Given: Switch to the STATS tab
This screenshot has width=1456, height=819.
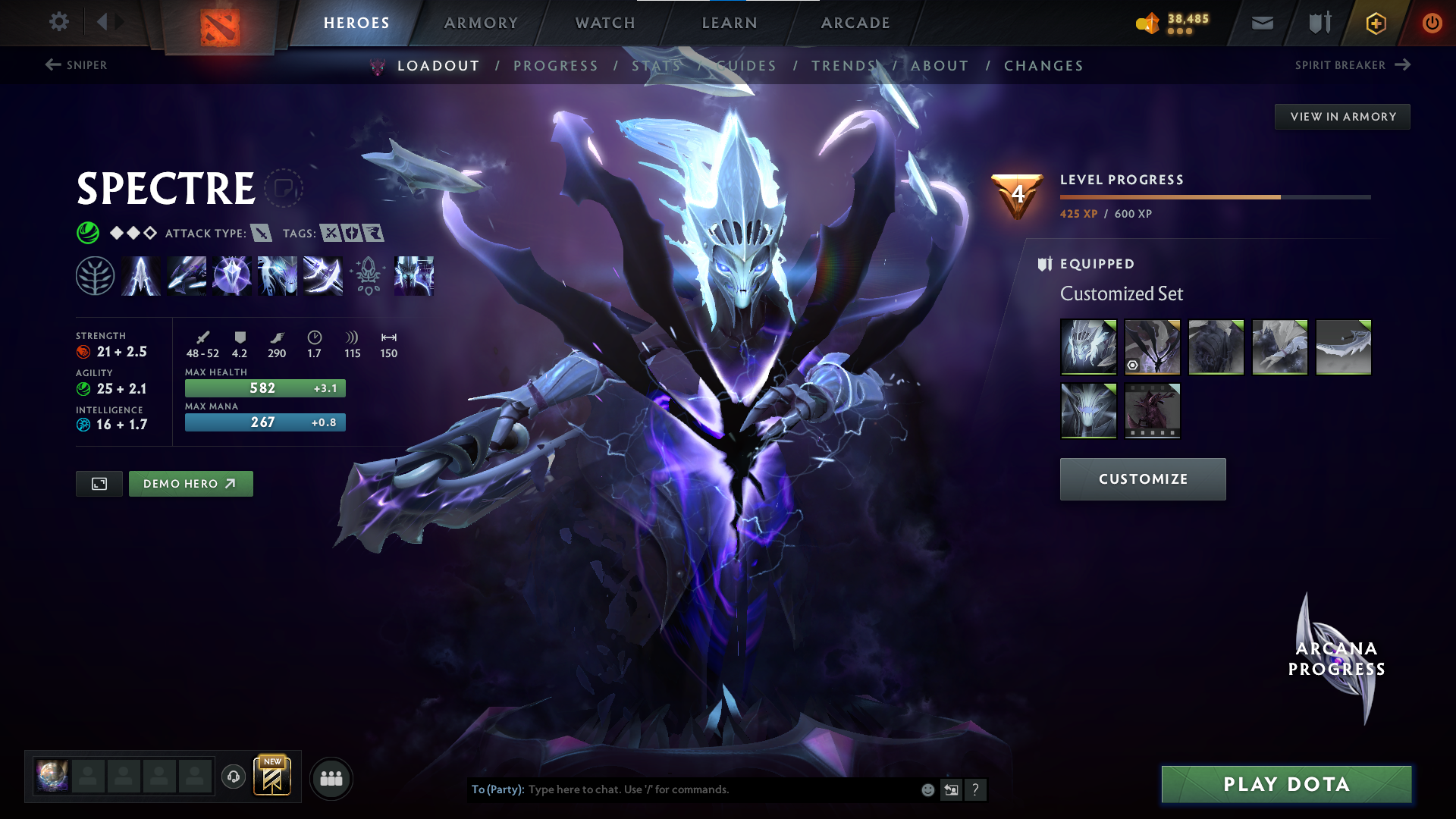Looking at the screenshot, I should click(x=654, y=66).
